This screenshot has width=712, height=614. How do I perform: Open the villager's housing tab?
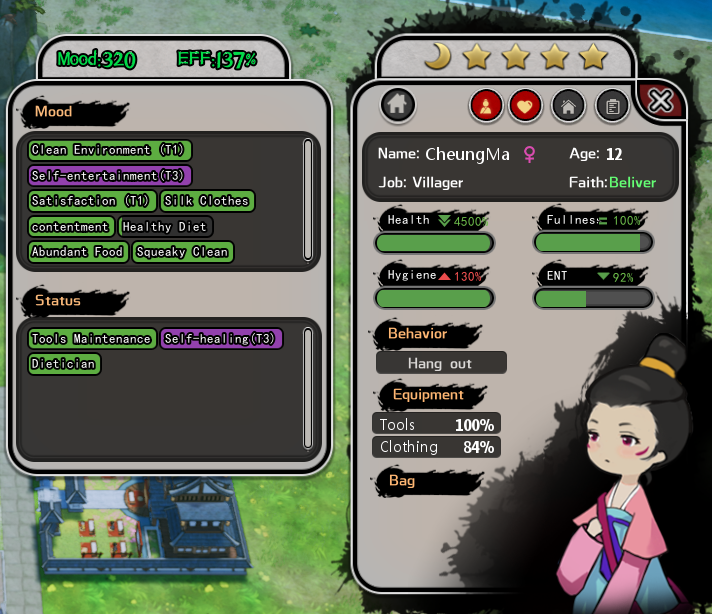[569, 105]
